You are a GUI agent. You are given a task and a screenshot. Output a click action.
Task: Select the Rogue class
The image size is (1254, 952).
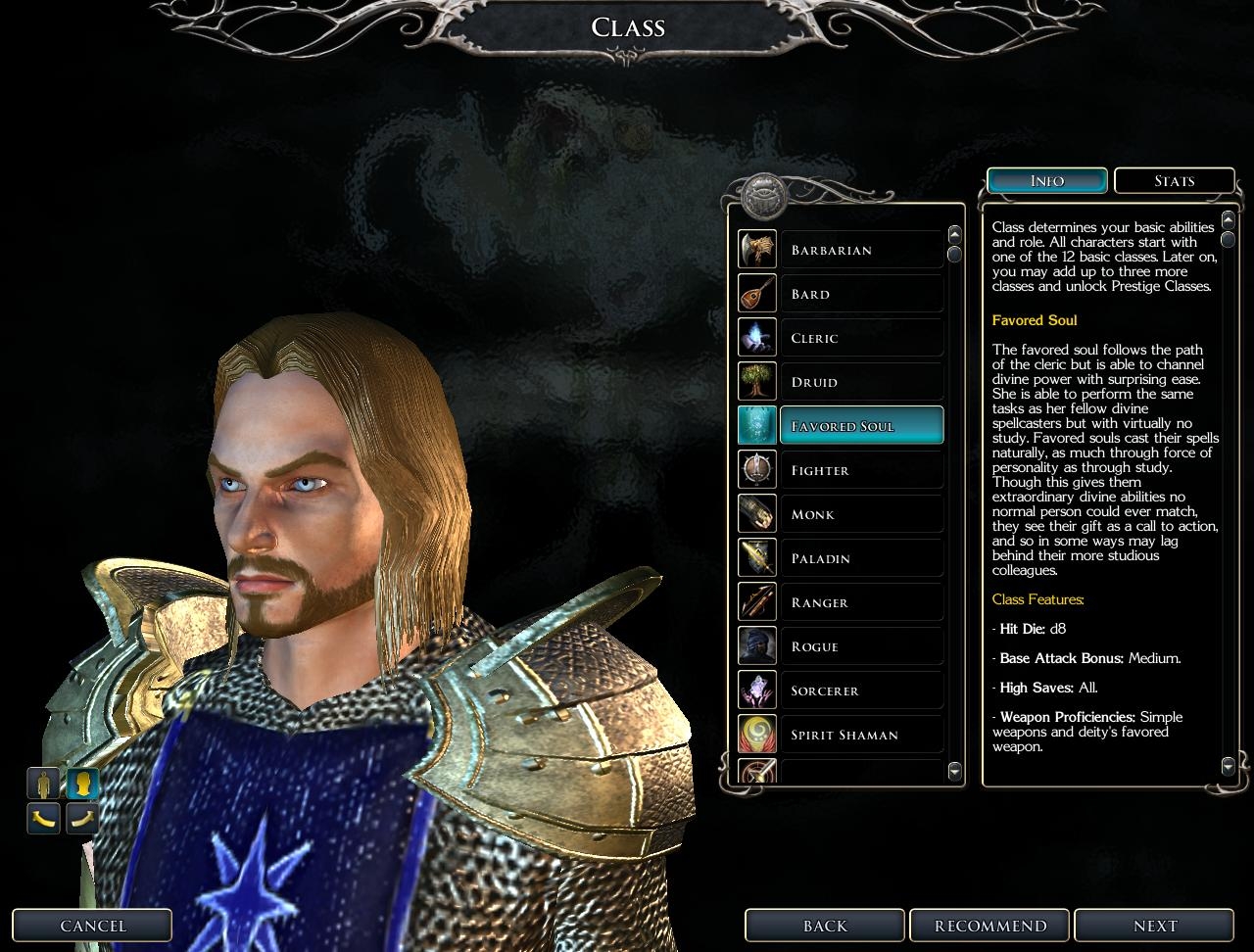(861, 646)
